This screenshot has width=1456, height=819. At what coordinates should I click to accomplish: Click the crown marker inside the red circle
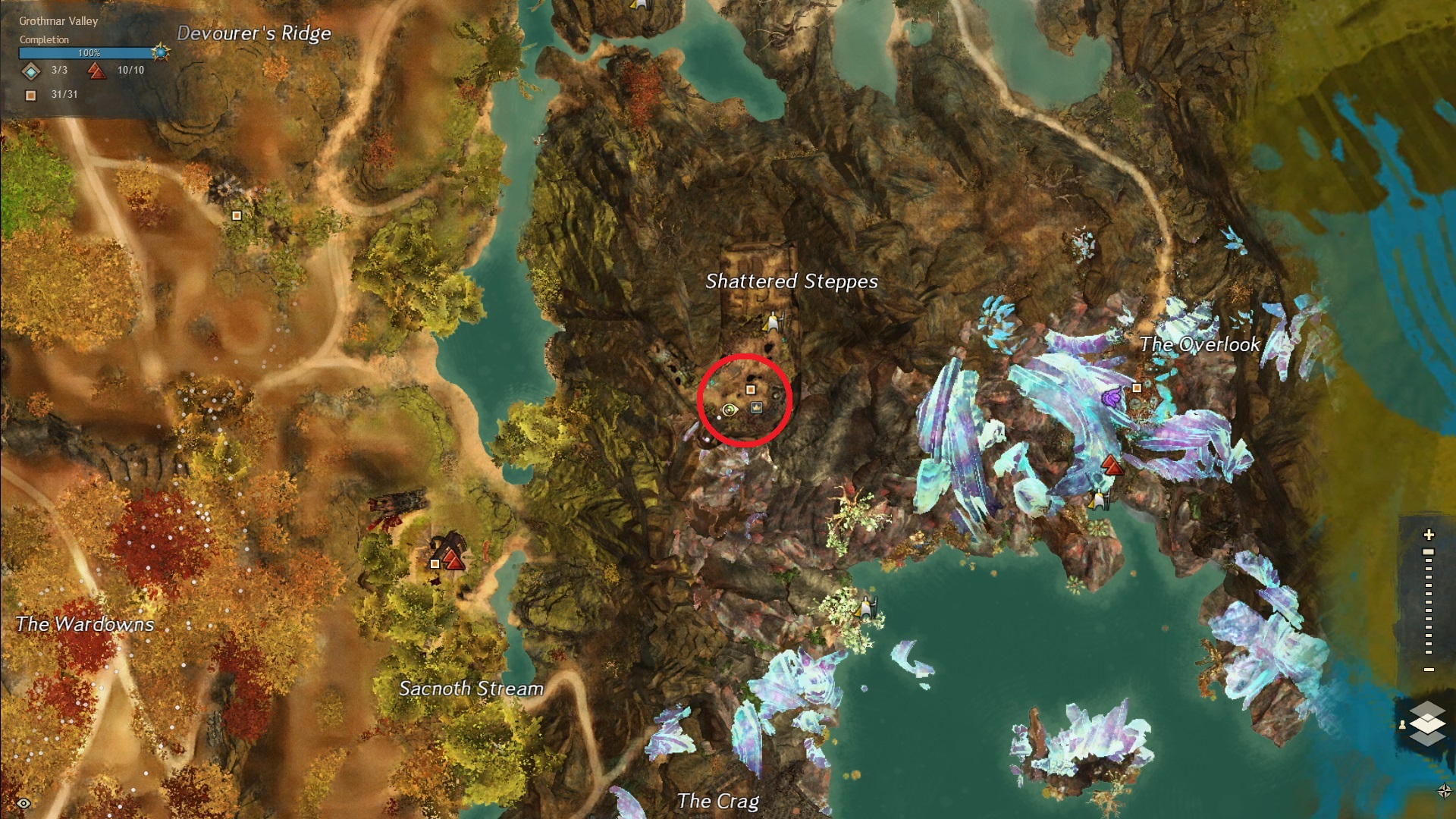tap(756, 408)
